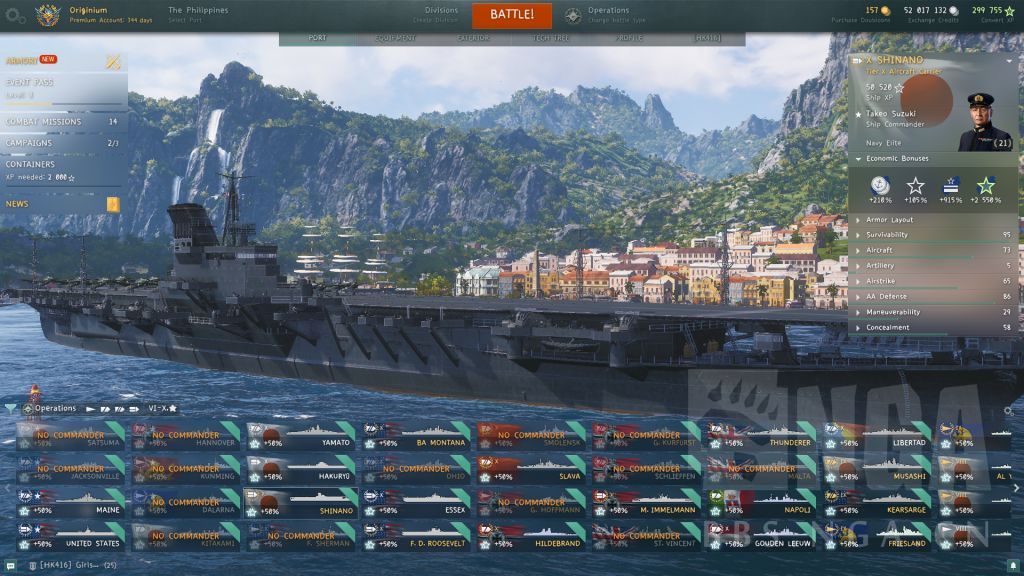Open the Armory from the side menu
This screenshot has height=576, width=1024.
coord(32,60)
